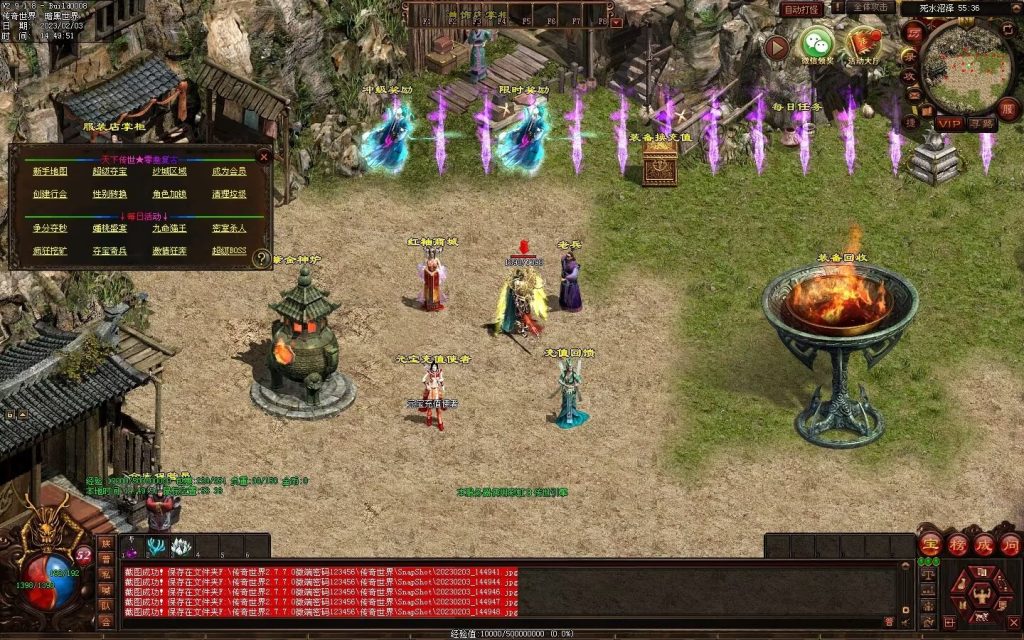Select 超级夺宝 in the panel
Image resolution: width=1024 pixels, height=640 pixels.
click(110, 171)
